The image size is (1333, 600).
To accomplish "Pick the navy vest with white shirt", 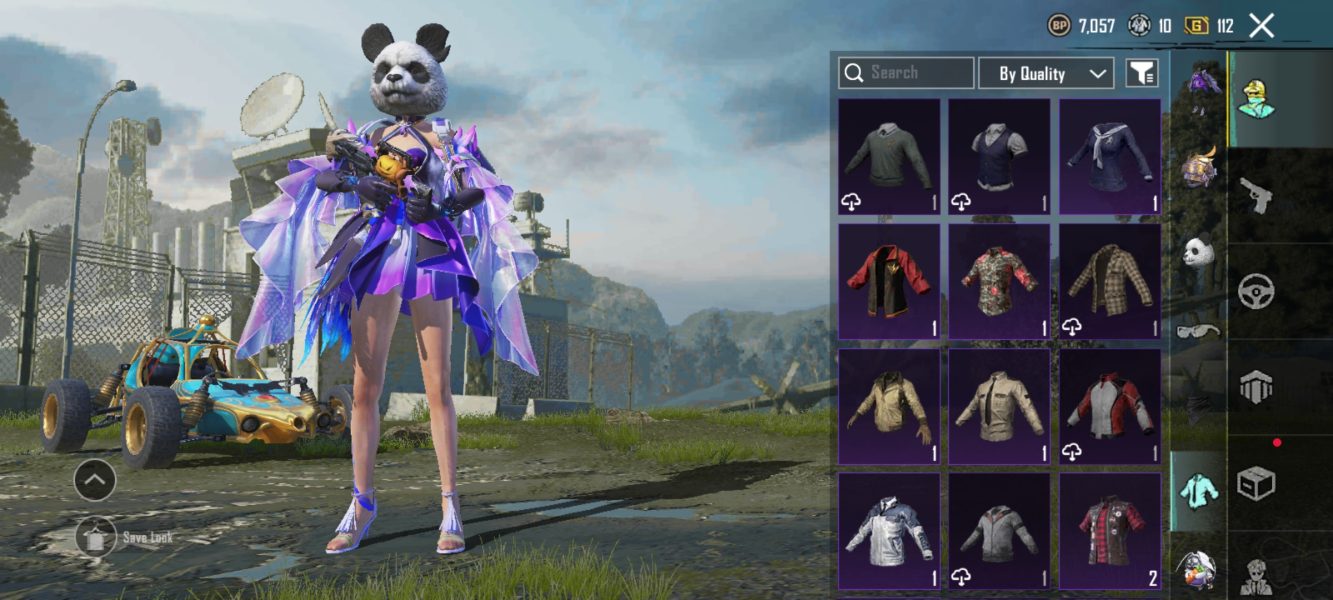I will point(999,156).
